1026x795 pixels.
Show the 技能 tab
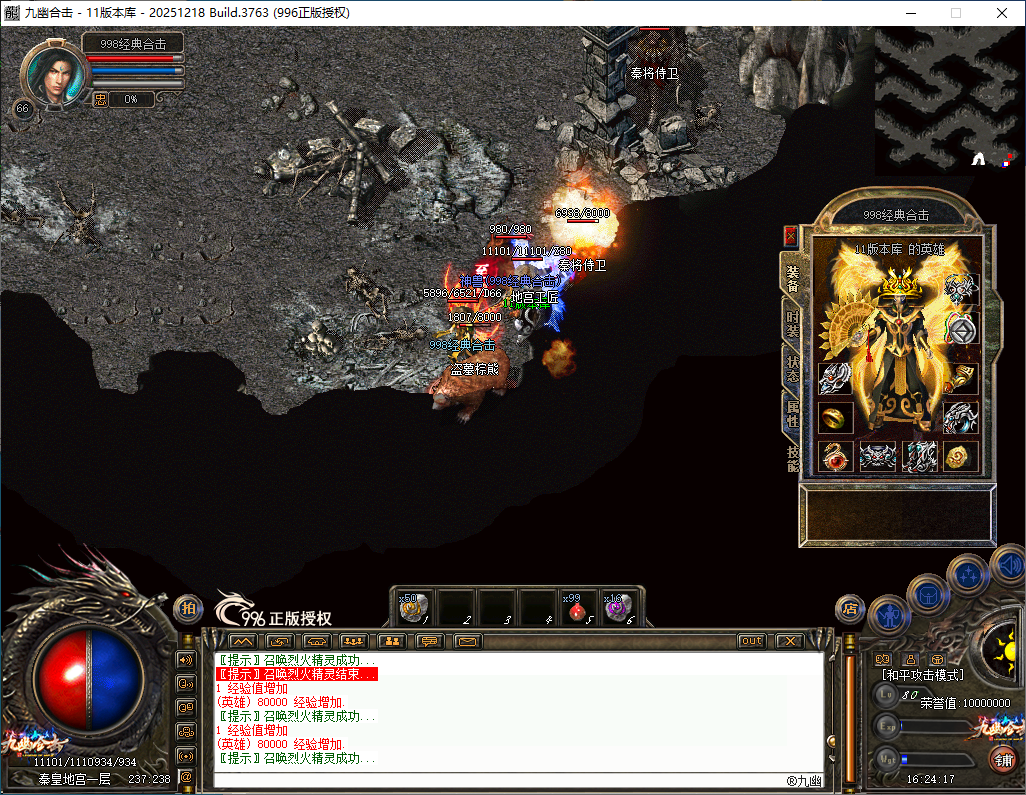pyautogui.click(x=792, y=457)
